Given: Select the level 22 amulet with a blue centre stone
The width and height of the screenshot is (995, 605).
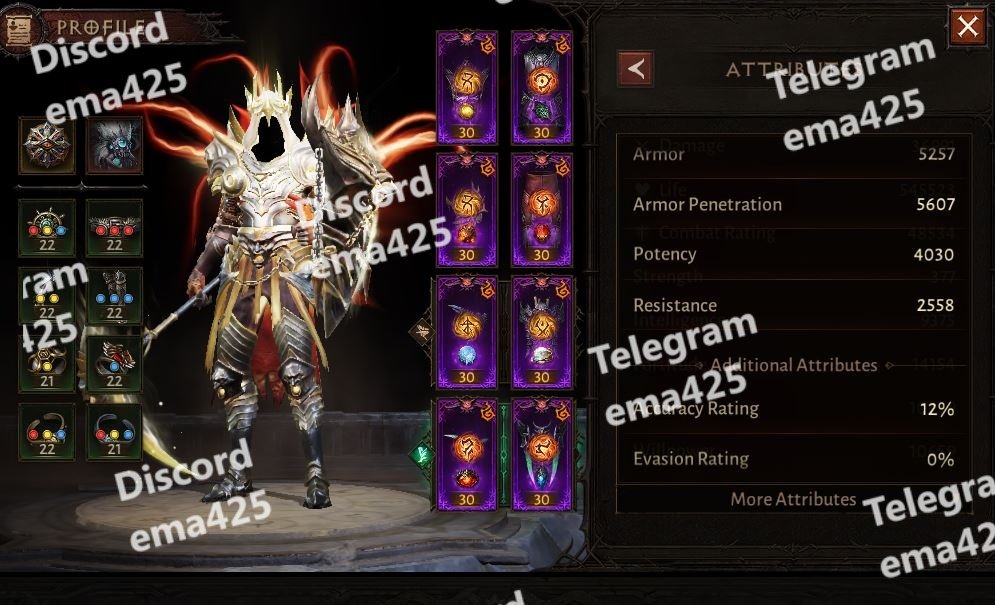Looking at the screenshot, I should (46, 228).
